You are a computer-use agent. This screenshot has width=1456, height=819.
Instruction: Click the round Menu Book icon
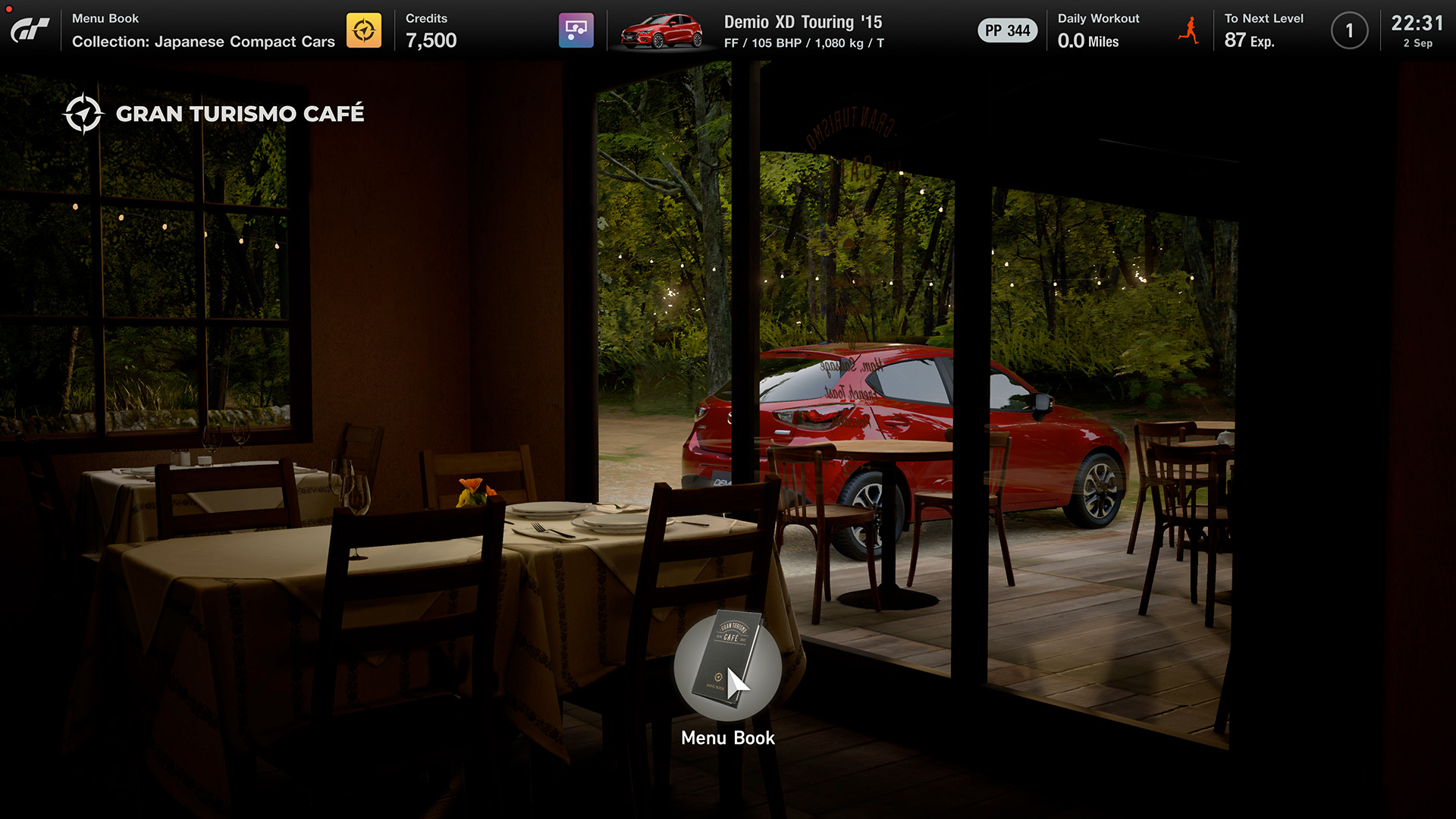point(726,670)
